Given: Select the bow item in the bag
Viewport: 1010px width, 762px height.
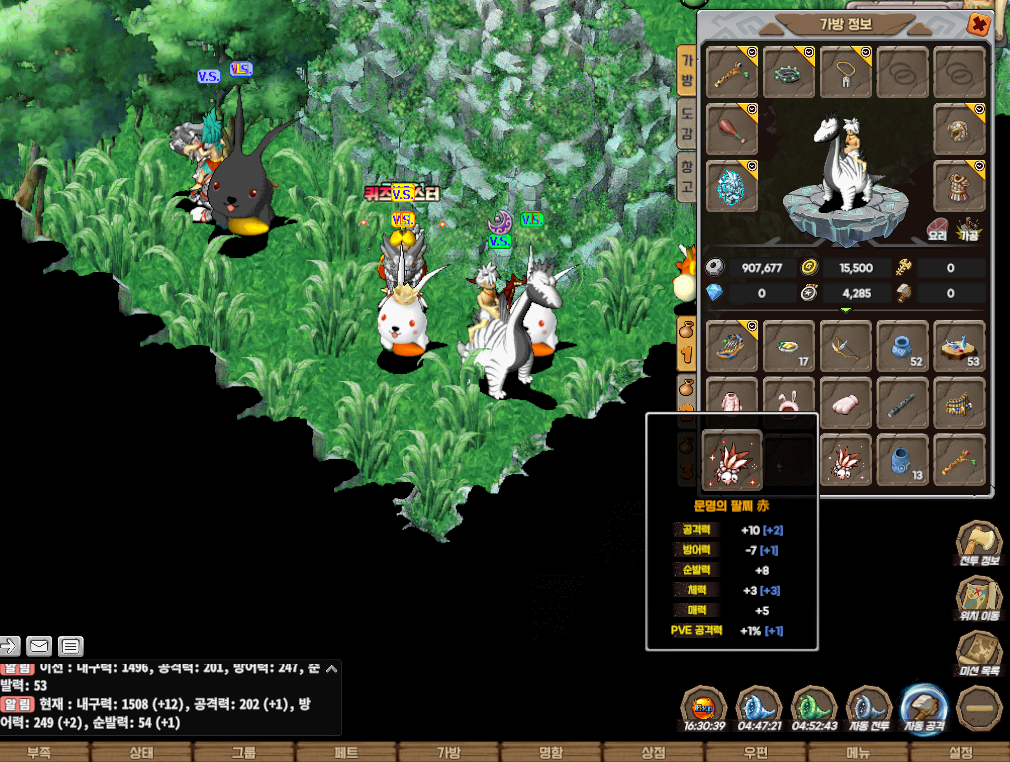Looking at the screenshot, I should pos(846,346).
